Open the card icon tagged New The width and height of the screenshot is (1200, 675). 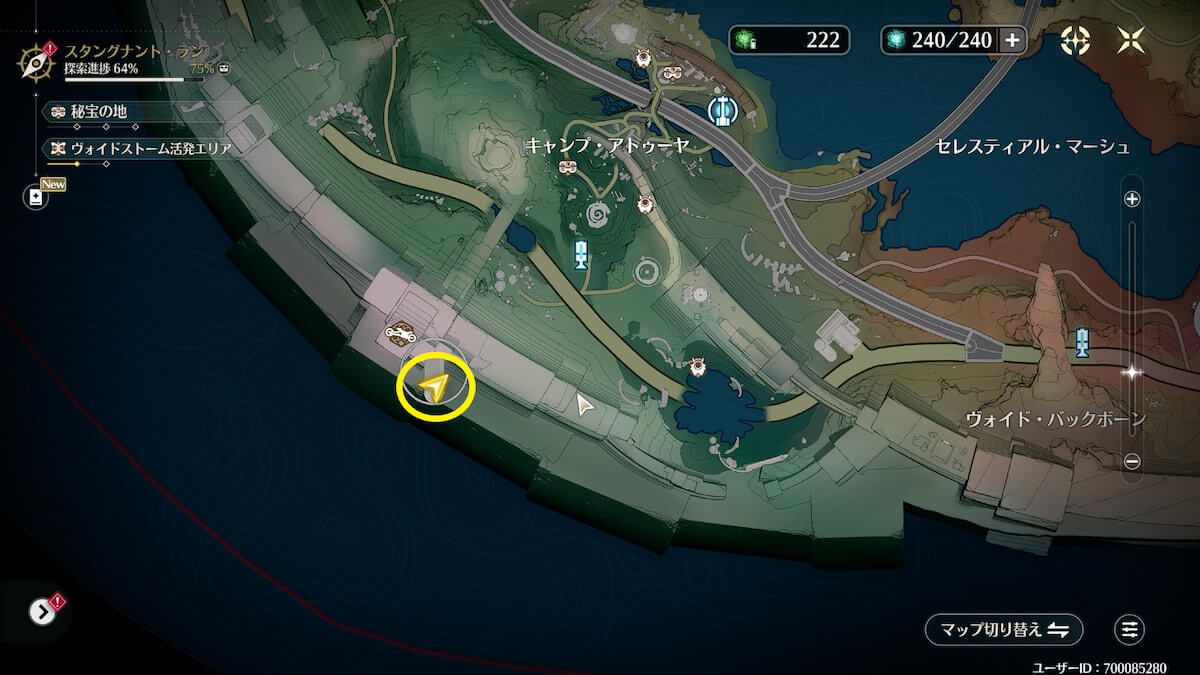pos(36,197)
